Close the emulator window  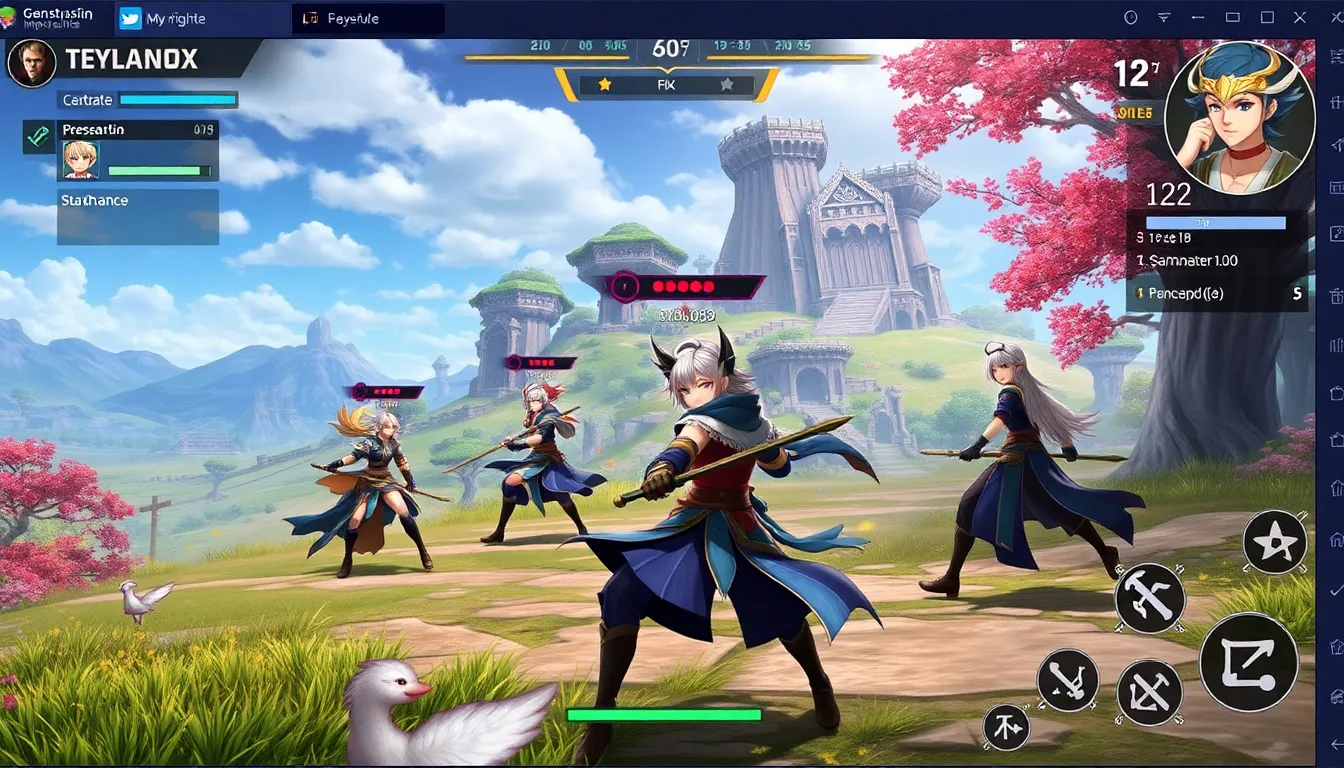pyautogui.click(x=1301, y=17)
